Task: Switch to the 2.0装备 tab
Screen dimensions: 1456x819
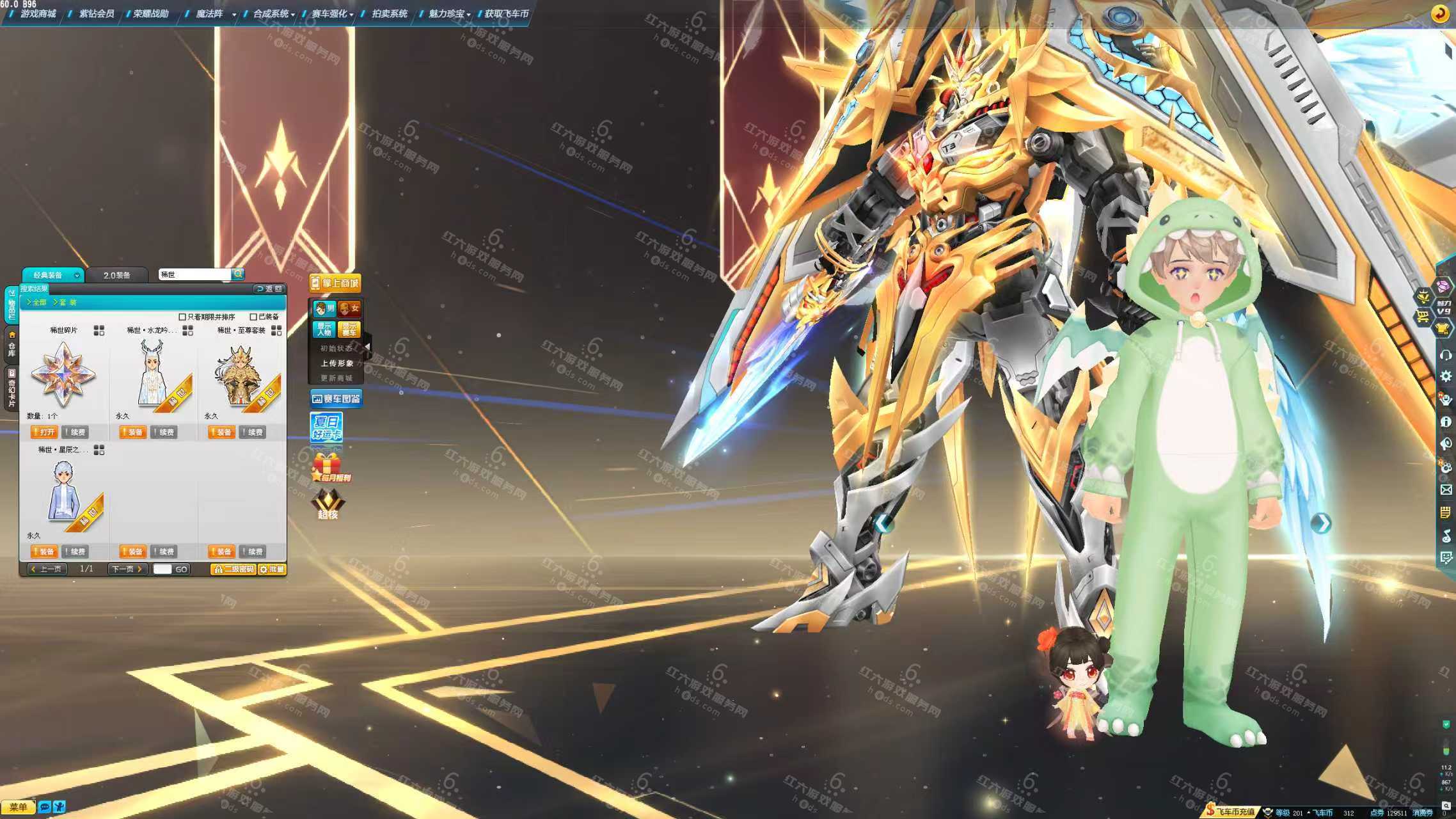Action: pos(116,275)
